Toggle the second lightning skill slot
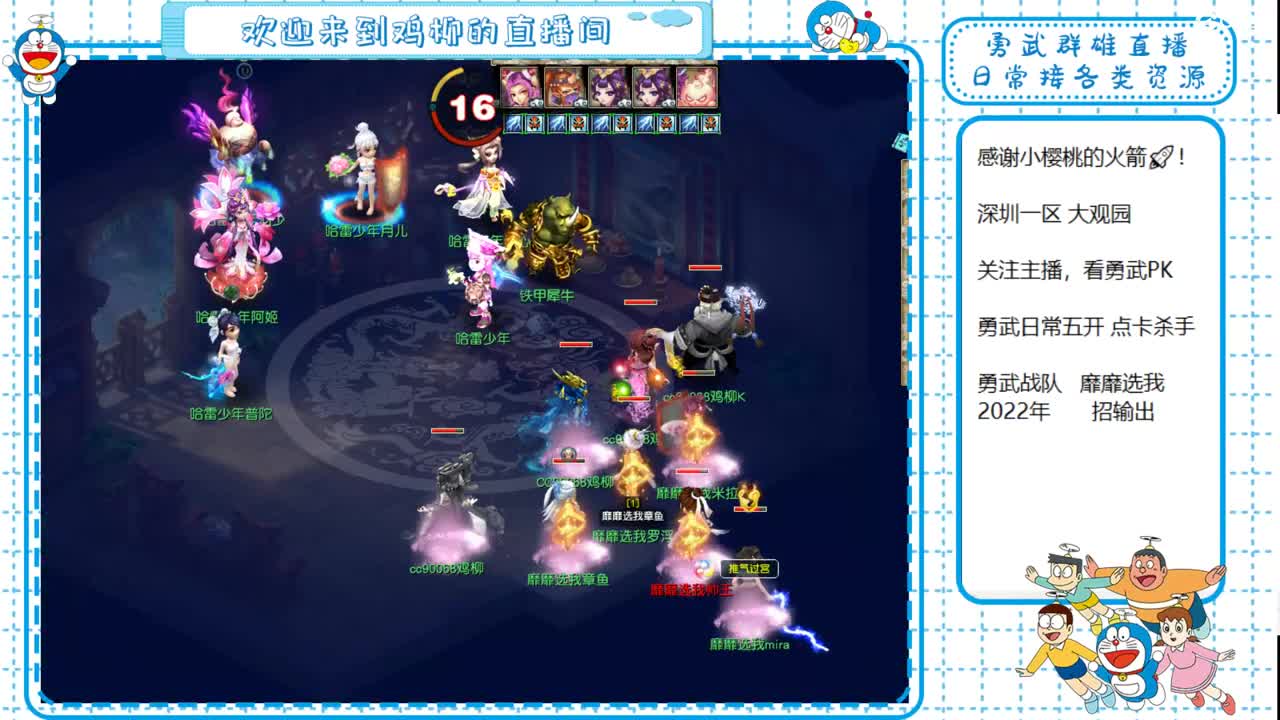The width and height of the screenshot is (1280, 720). pos(556,124)
